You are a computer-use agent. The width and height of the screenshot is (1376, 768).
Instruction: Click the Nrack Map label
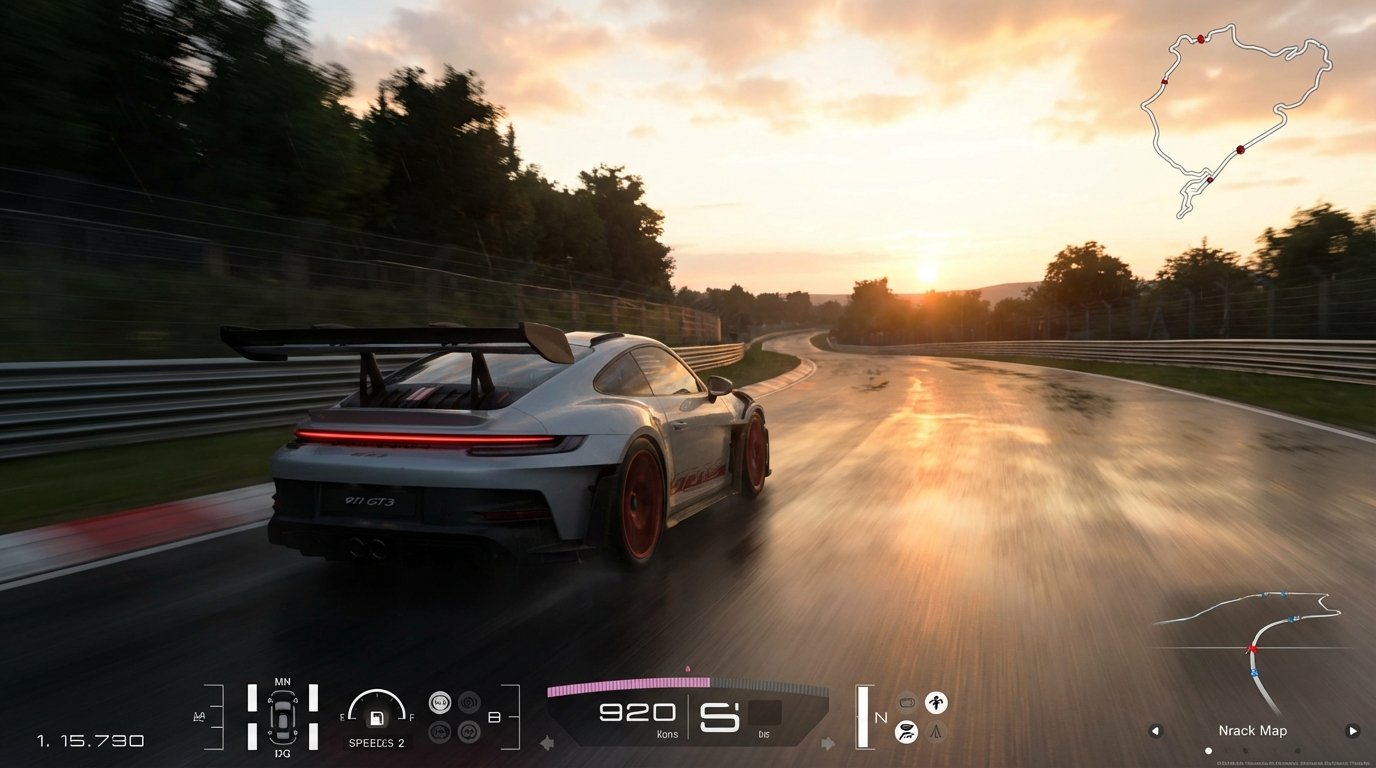[1253, 731]
